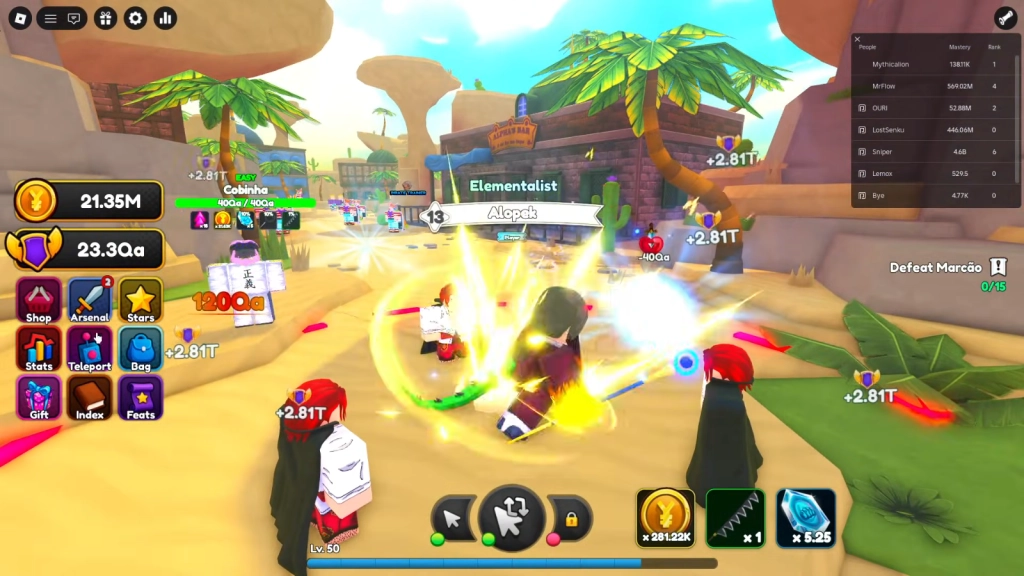Open the Stars menu
1024x576 pixels.
click(x=141, y=301)
